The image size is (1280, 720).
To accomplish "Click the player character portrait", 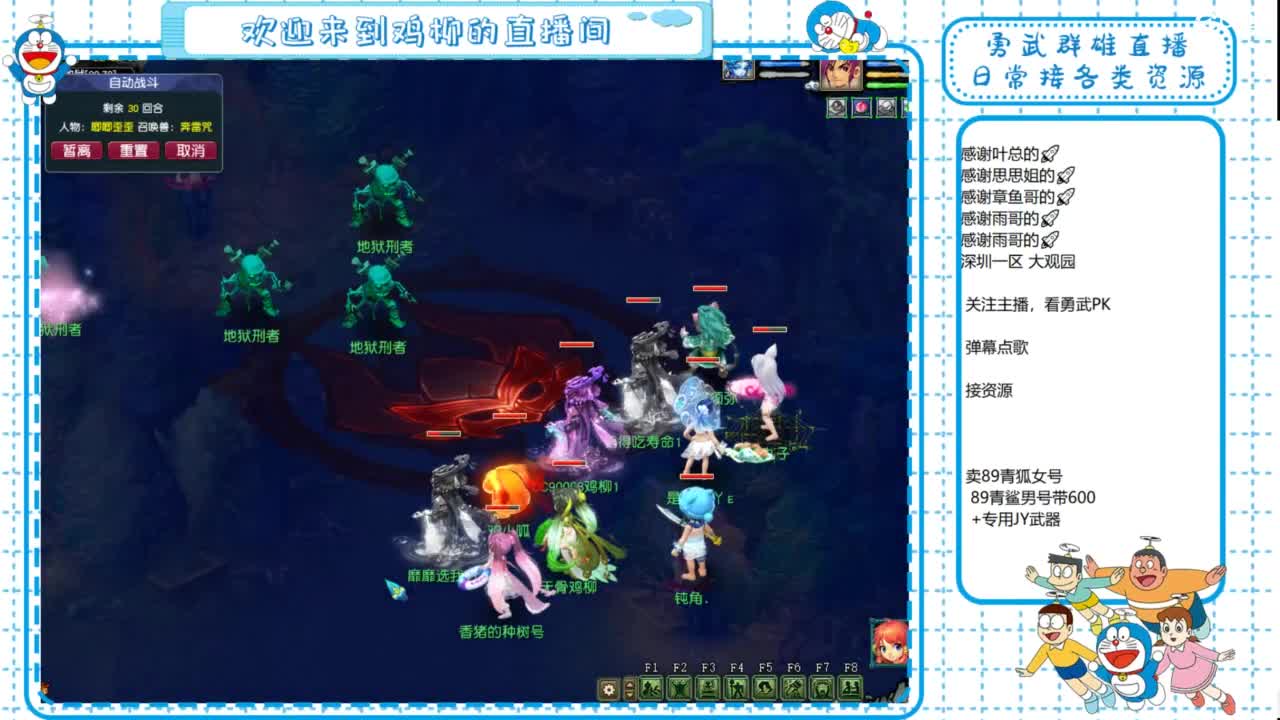I will click(842, 77).
